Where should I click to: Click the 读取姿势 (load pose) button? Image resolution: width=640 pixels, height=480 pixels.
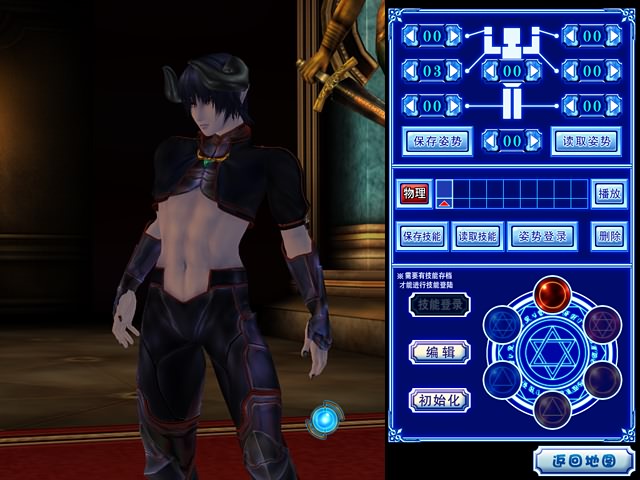point(583,141)
